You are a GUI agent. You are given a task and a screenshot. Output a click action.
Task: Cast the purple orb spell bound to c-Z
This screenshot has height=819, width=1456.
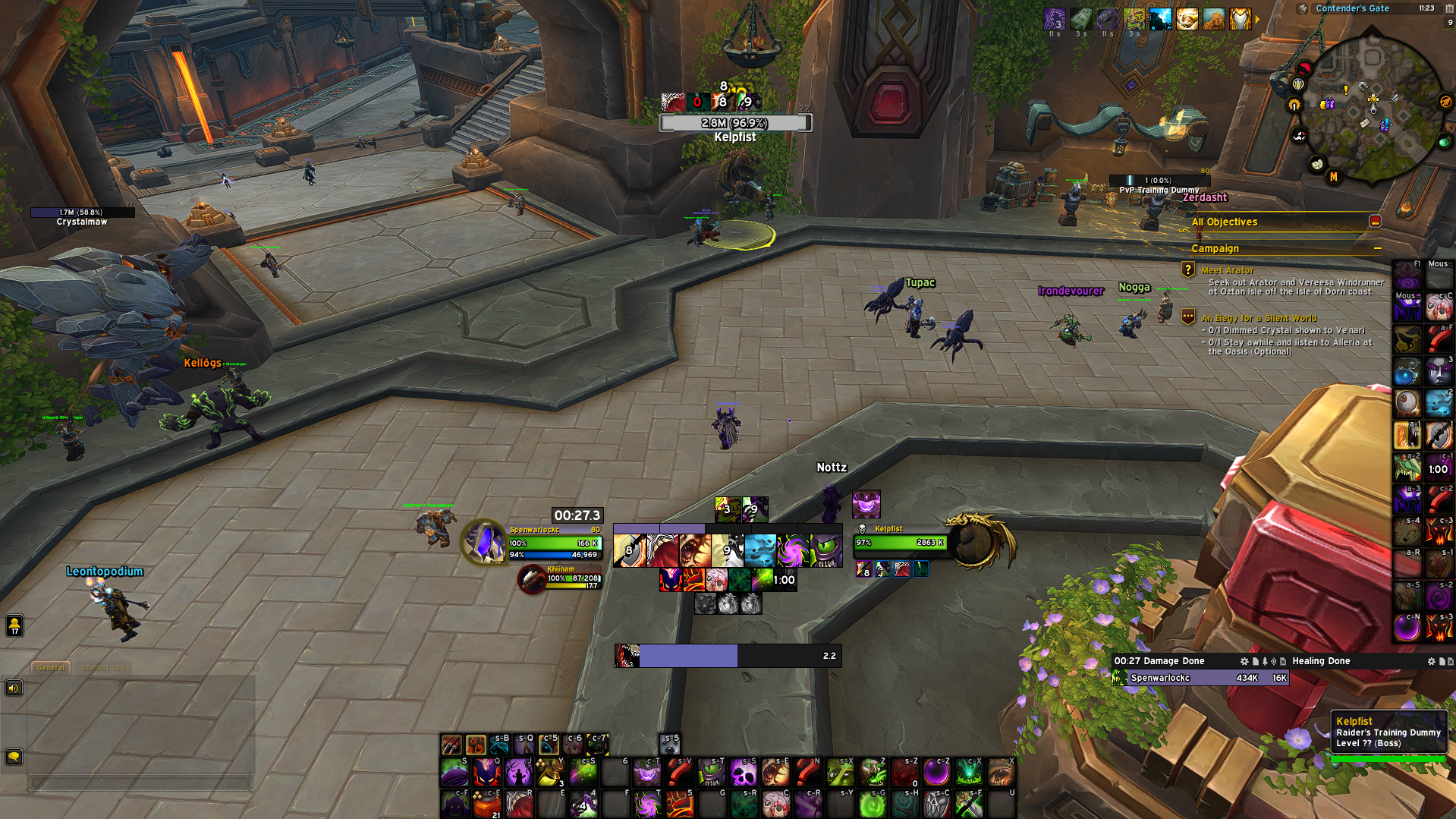[x=937, y=773]
